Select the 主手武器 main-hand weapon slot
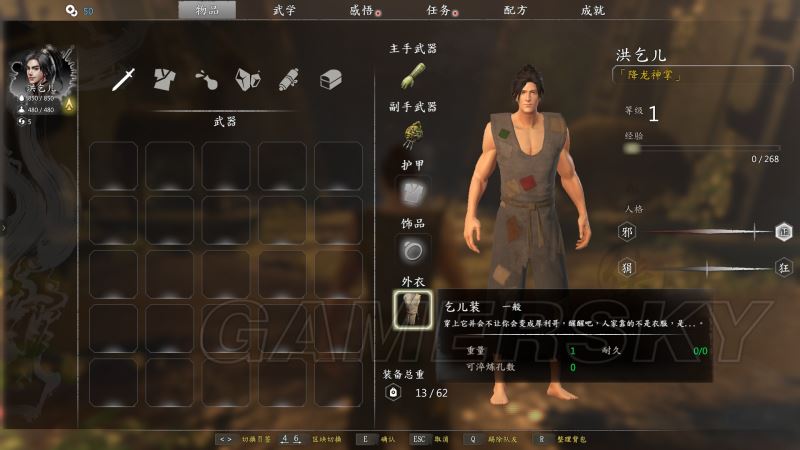 pyautogui.click(x=412, y=76)
